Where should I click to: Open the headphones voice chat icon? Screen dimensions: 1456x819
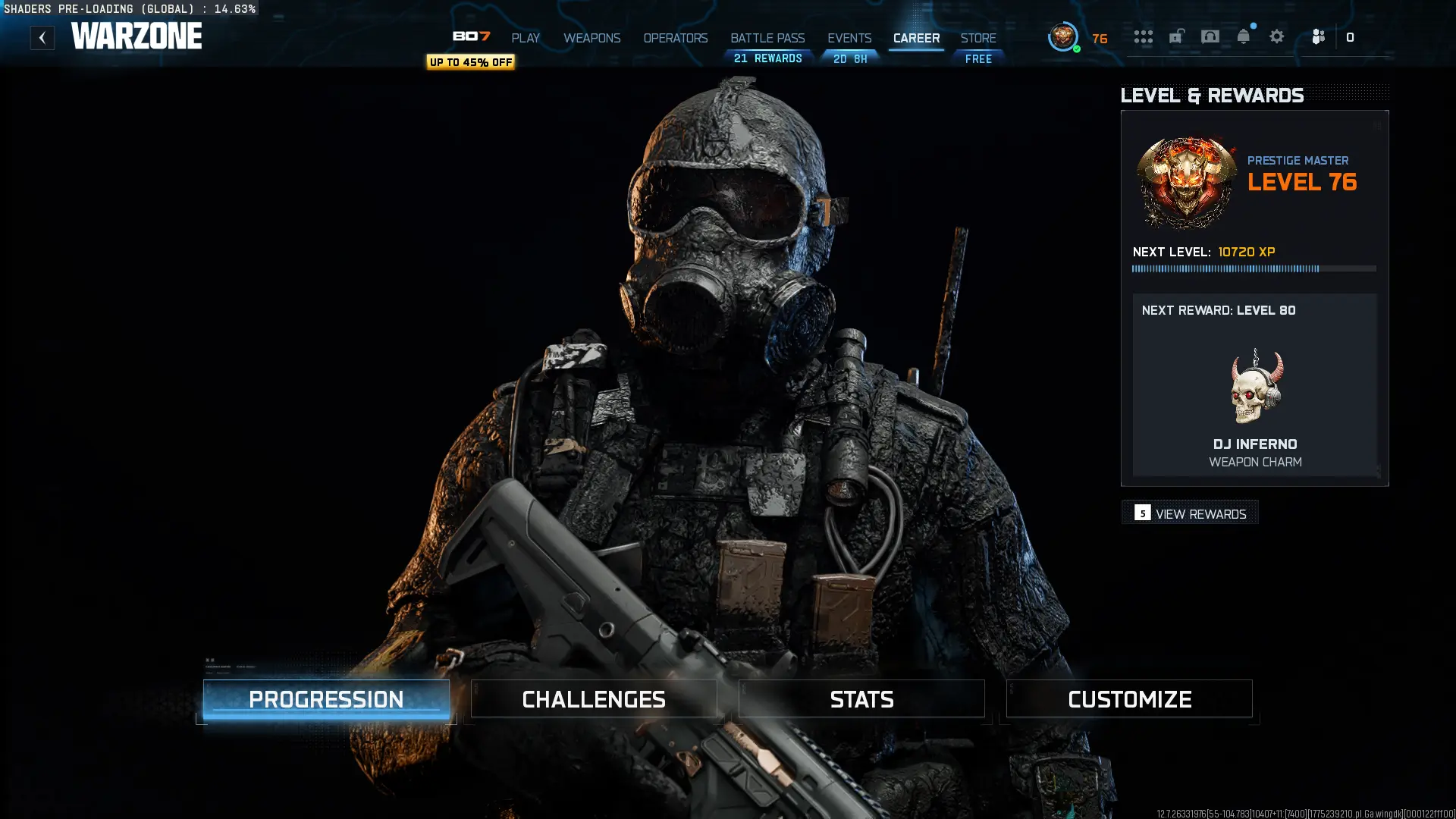click(x=1210, y=36)
